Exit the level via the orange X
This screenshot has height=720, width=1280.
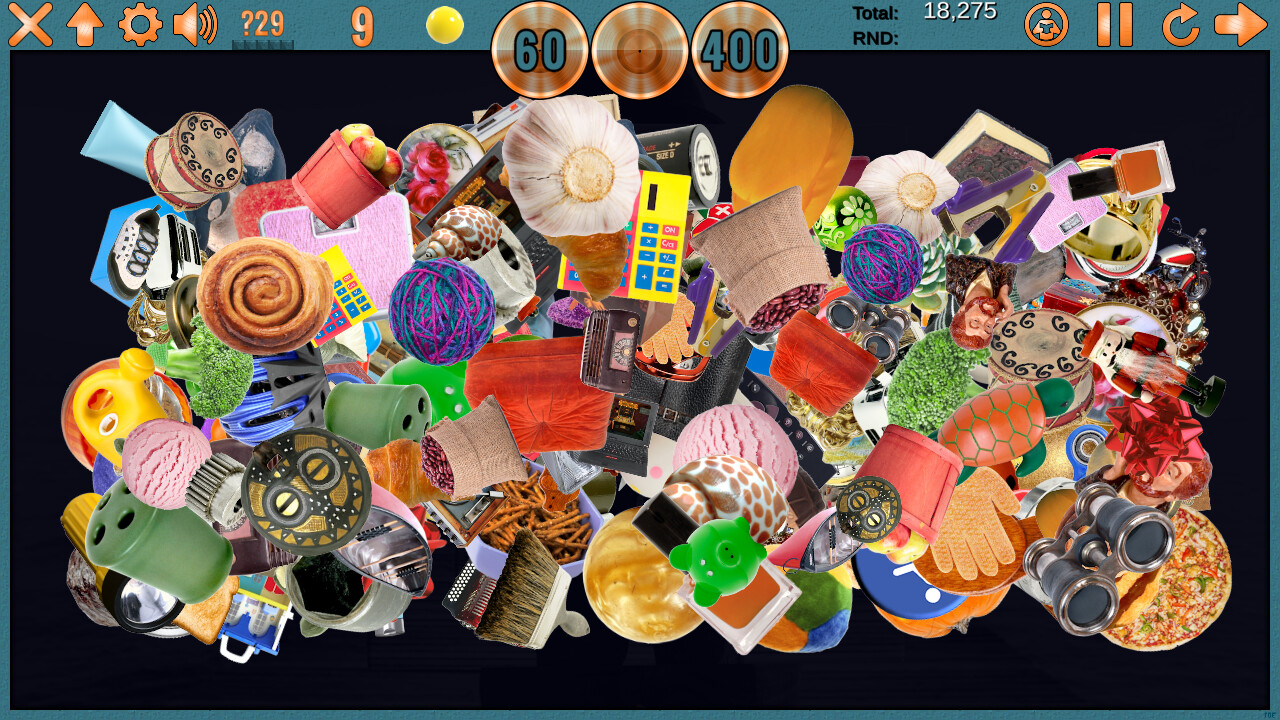(29, 24)
